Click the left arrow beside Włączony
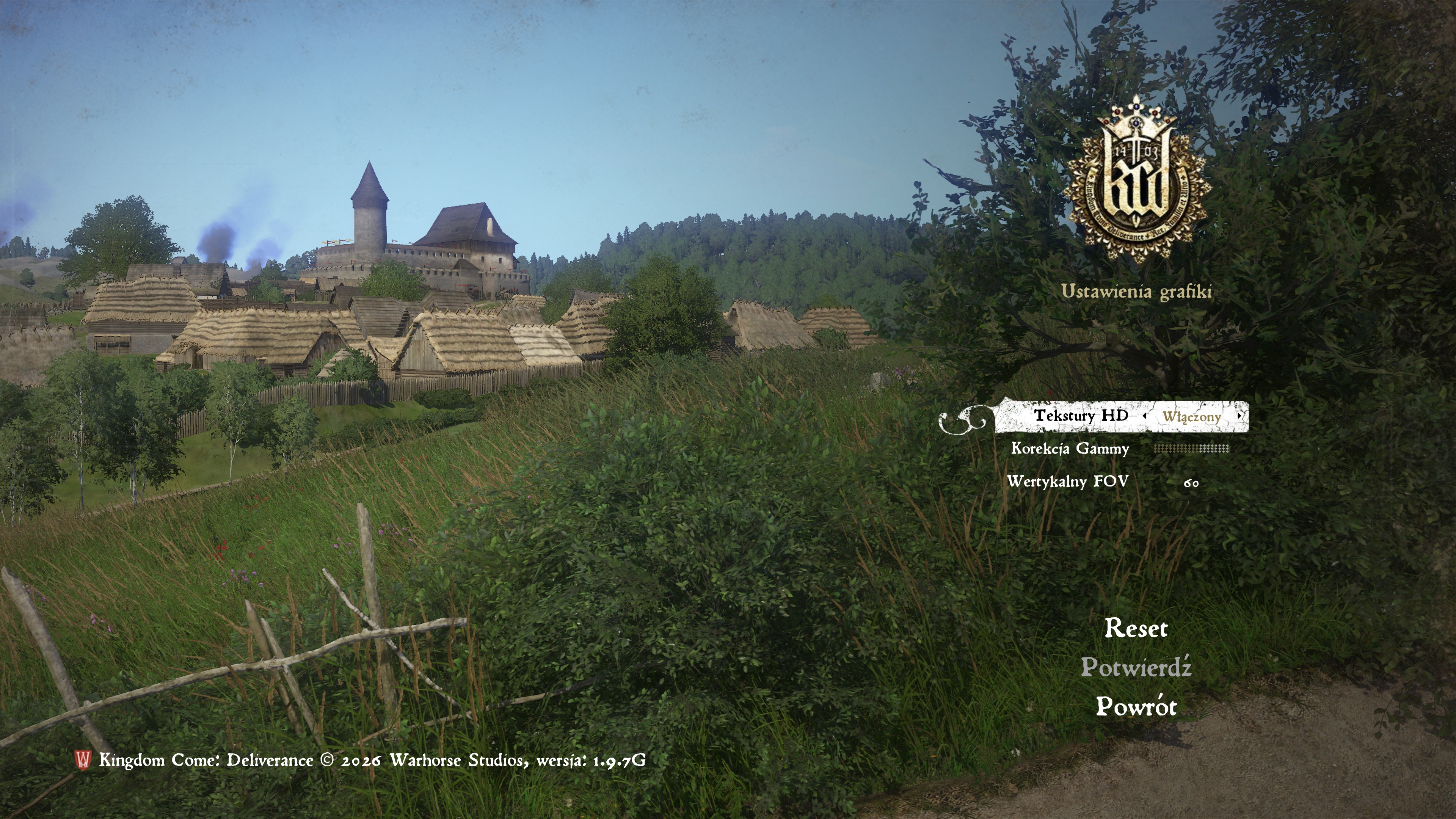Screen dimensions: 1456x819 tap(1145, 416)
